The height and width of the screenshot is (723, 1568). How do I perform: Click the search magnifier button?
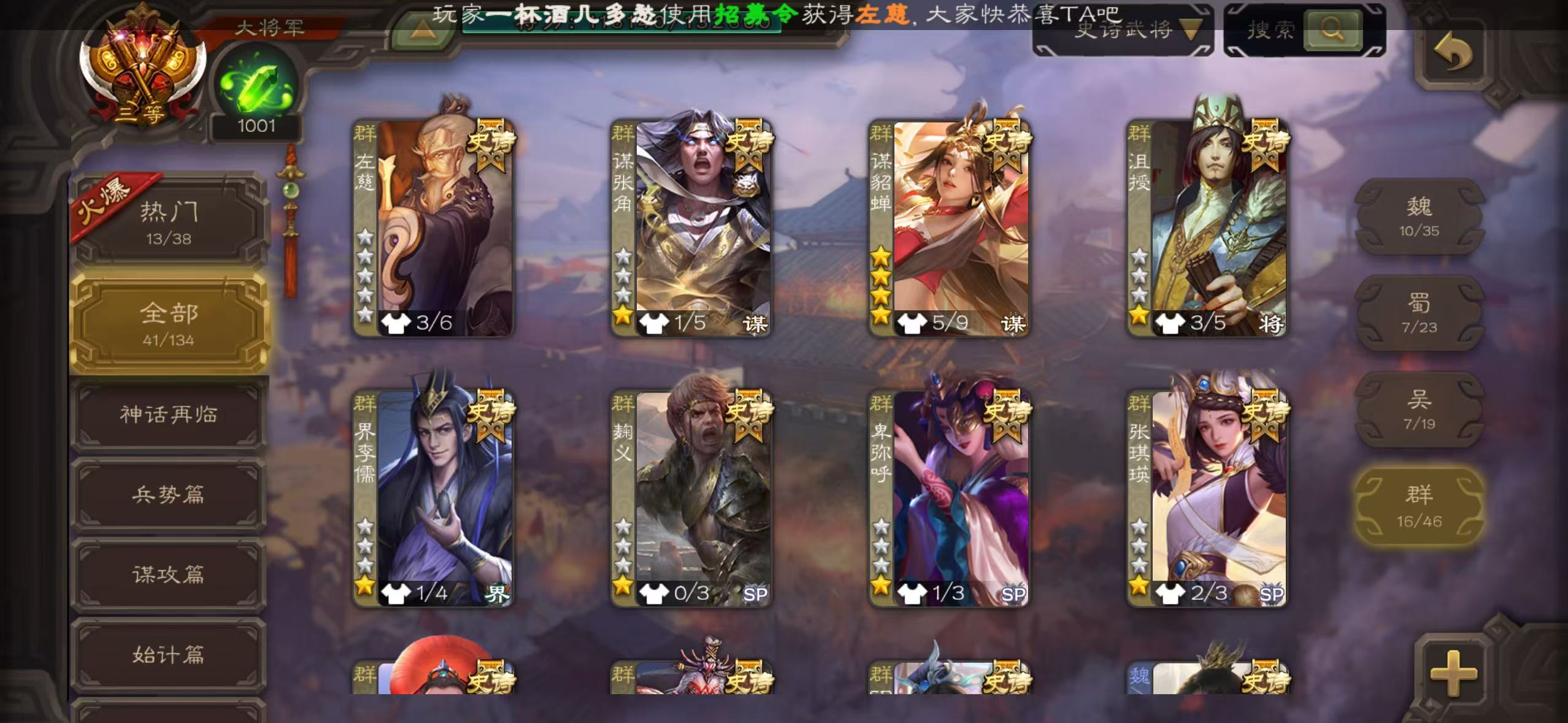click(x=1332, y=29)
